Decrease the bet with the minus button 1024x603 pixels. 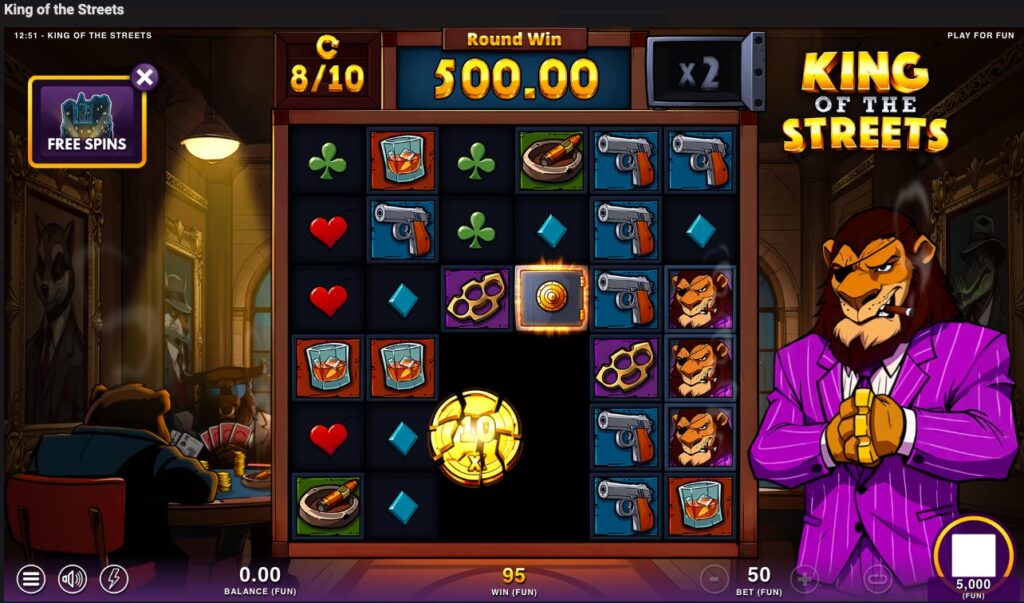pos(714,578)
